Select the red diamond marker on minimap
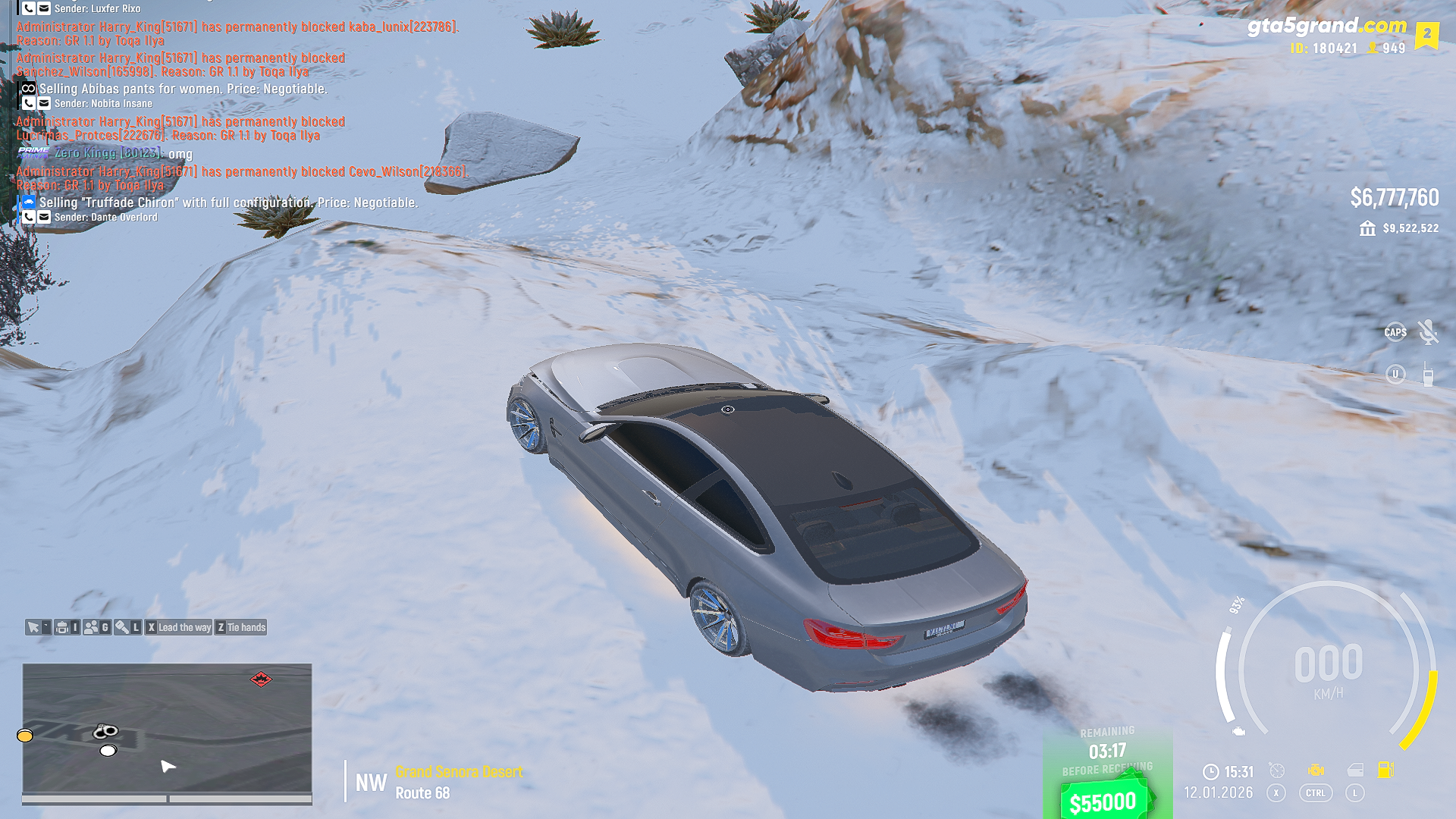 [x=261, y=679]
